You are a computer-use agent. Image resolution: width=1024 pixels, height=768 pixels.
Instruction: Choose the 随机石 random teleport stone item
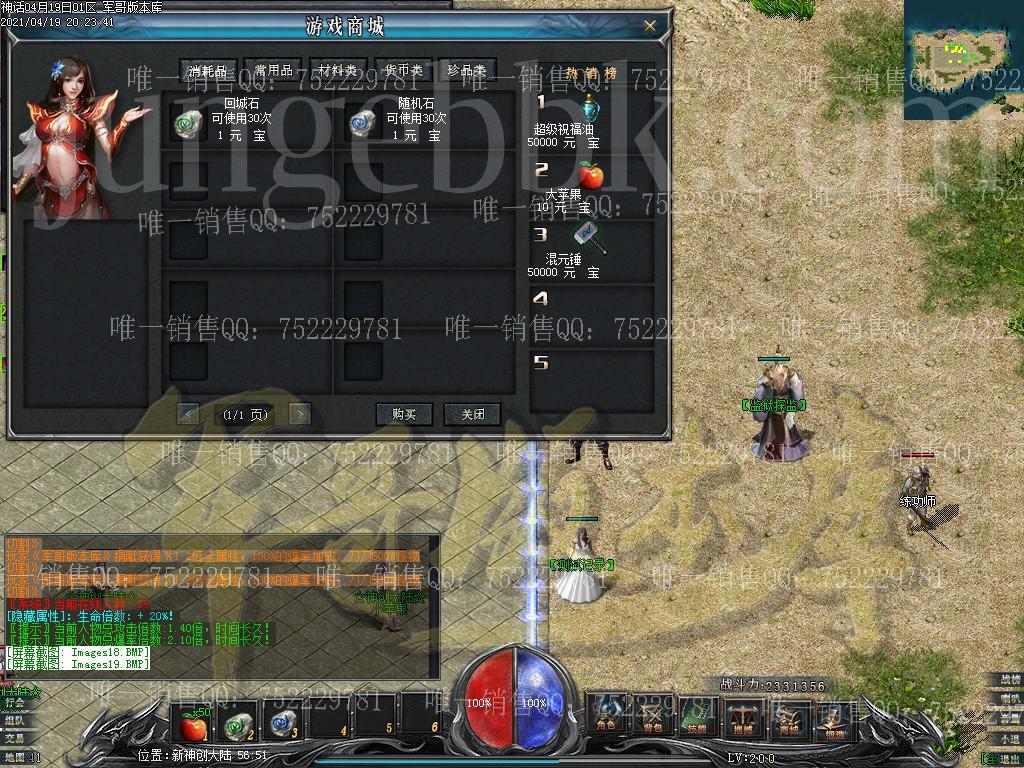tap(362, 122)
